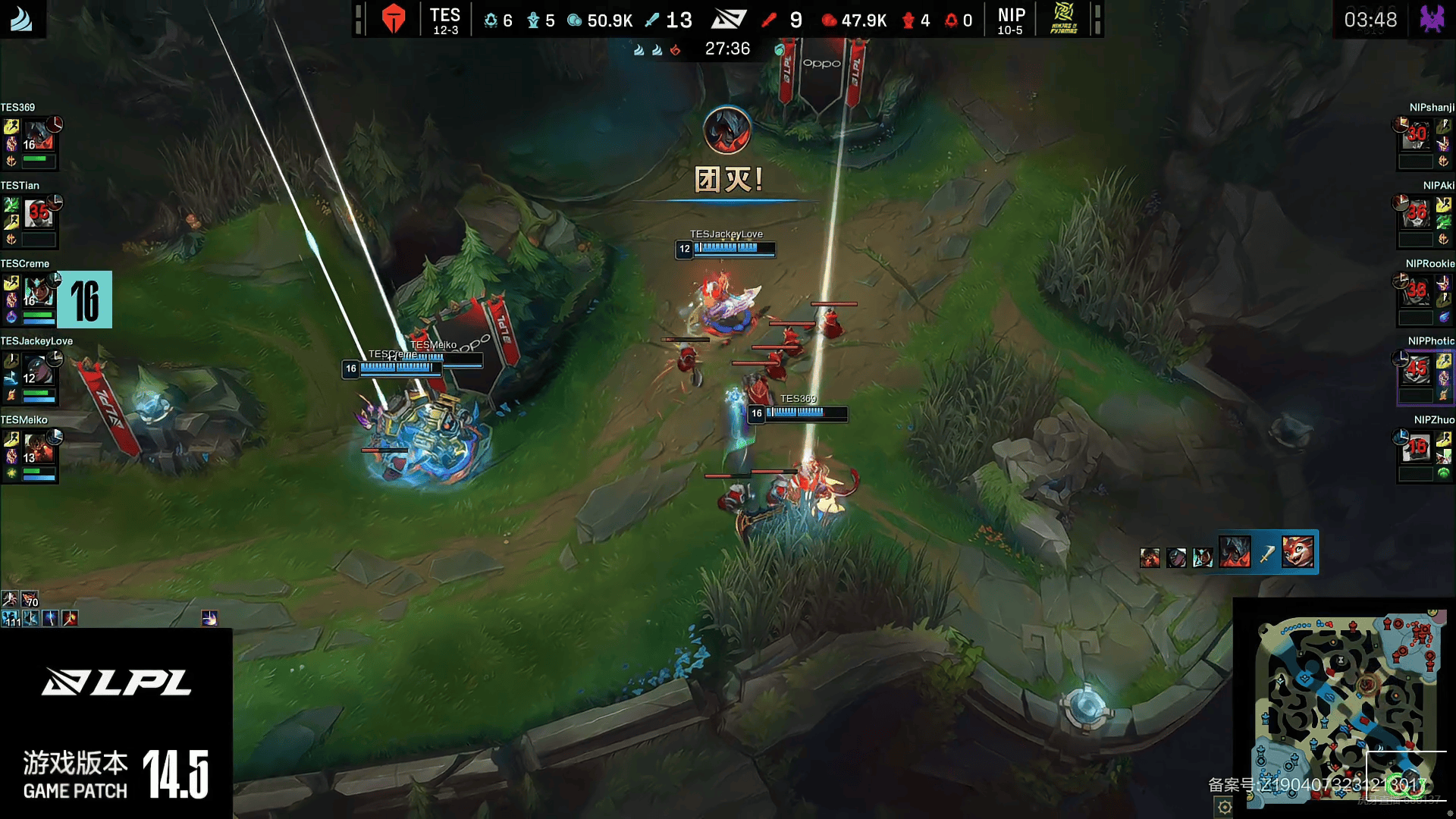Screen dimensions: 1456x819
Task: Select TESMeiko's champion portrait
Action: 38,448
